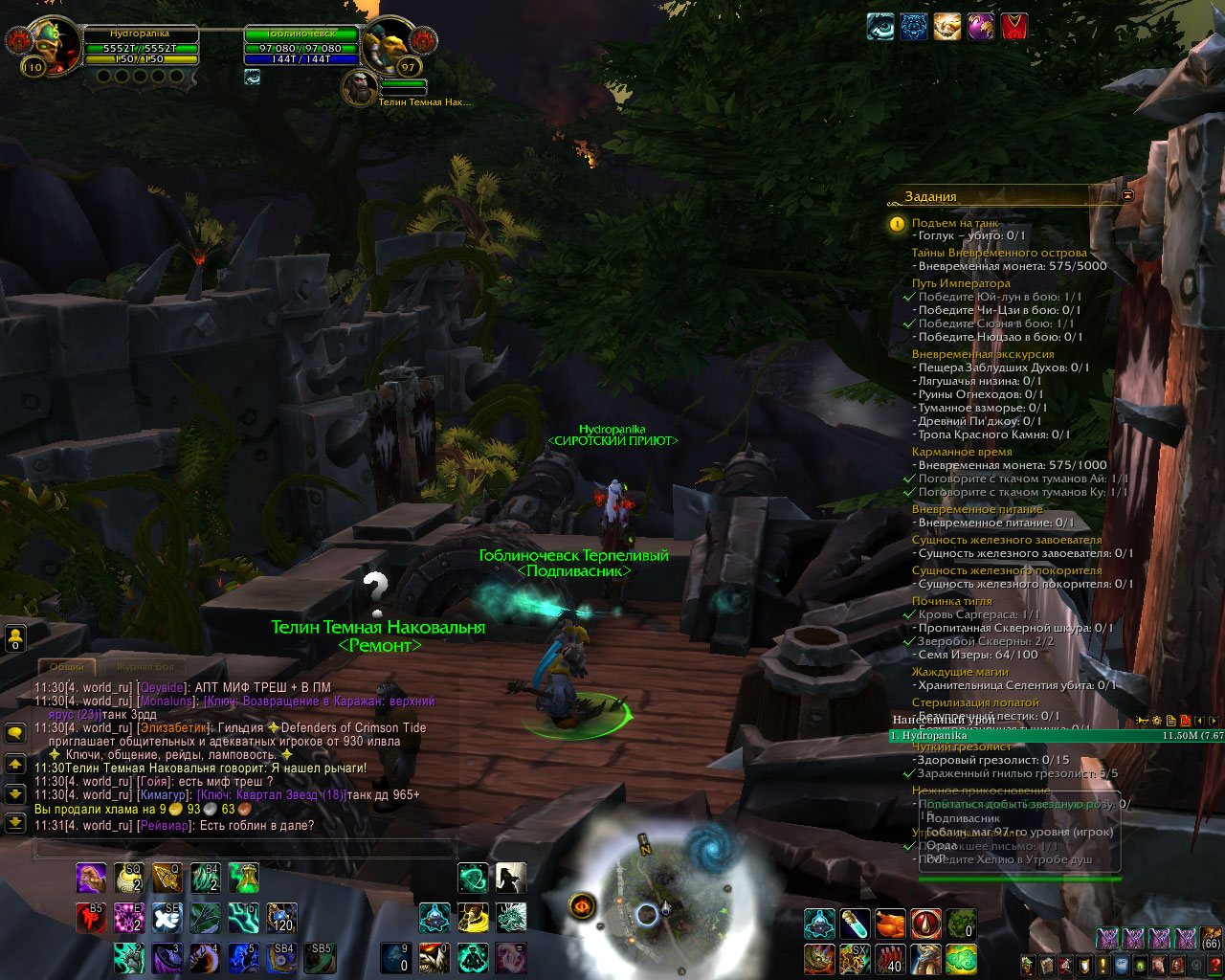Use the meat stack with 40 count

pyautogui.click(x=890, y=958)
